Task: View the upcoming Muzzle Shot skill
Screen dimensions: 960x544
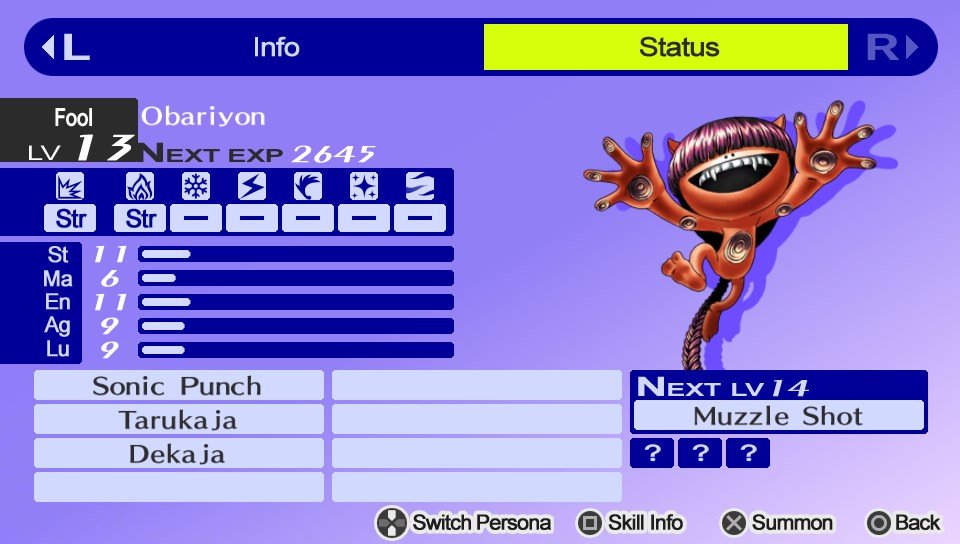Action: 778,416
